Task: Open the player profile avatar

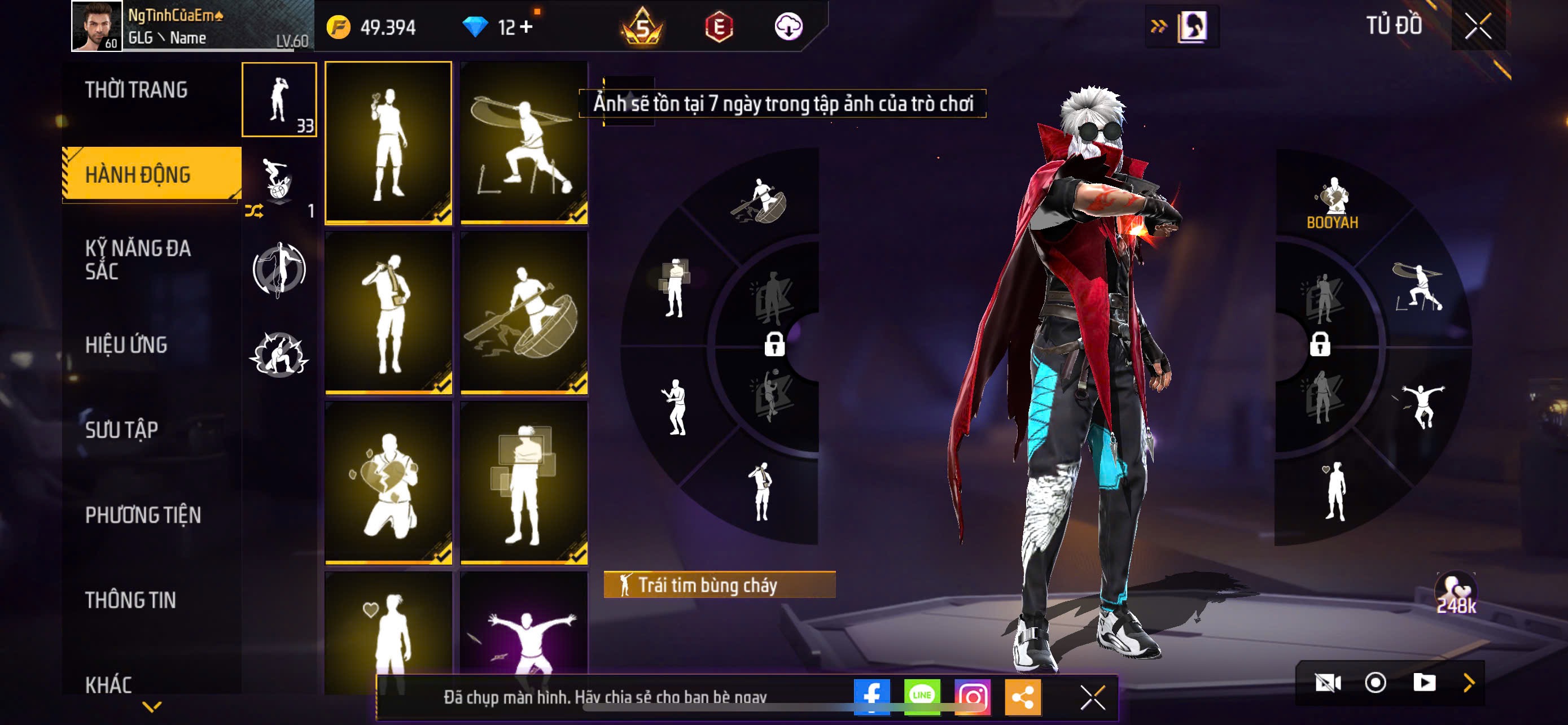Action: click(x=96, y=26)
